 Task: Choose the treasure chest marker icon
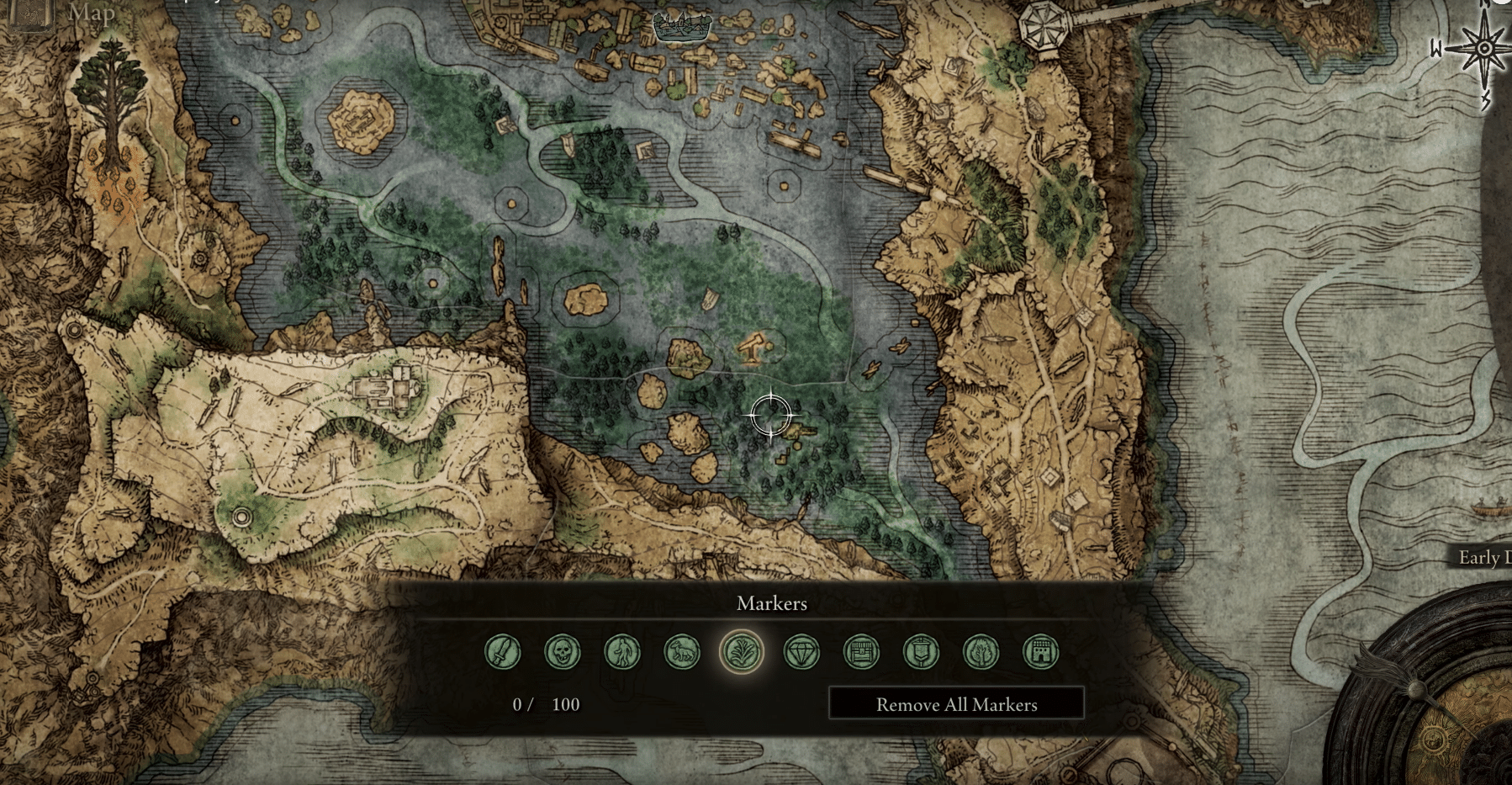coord(861,652)
